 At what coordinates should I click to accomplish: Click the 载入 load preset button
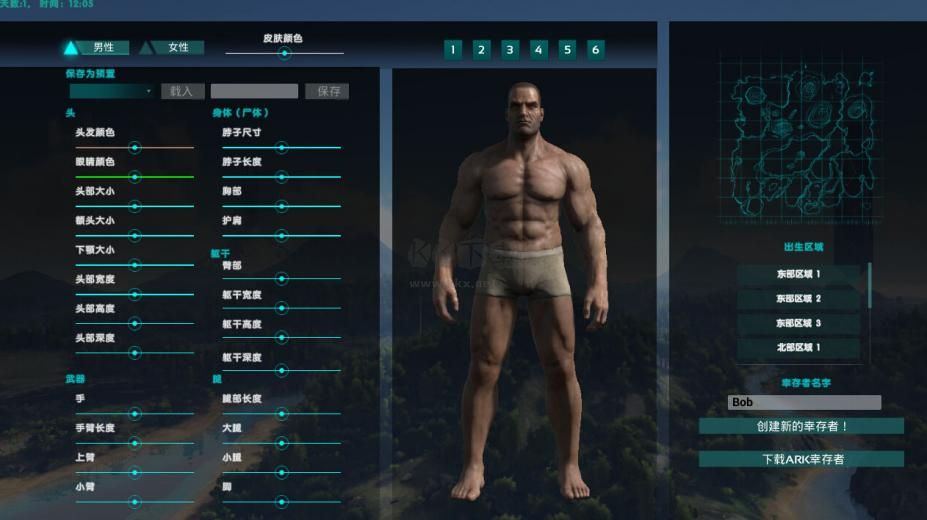tap(182, 91)
